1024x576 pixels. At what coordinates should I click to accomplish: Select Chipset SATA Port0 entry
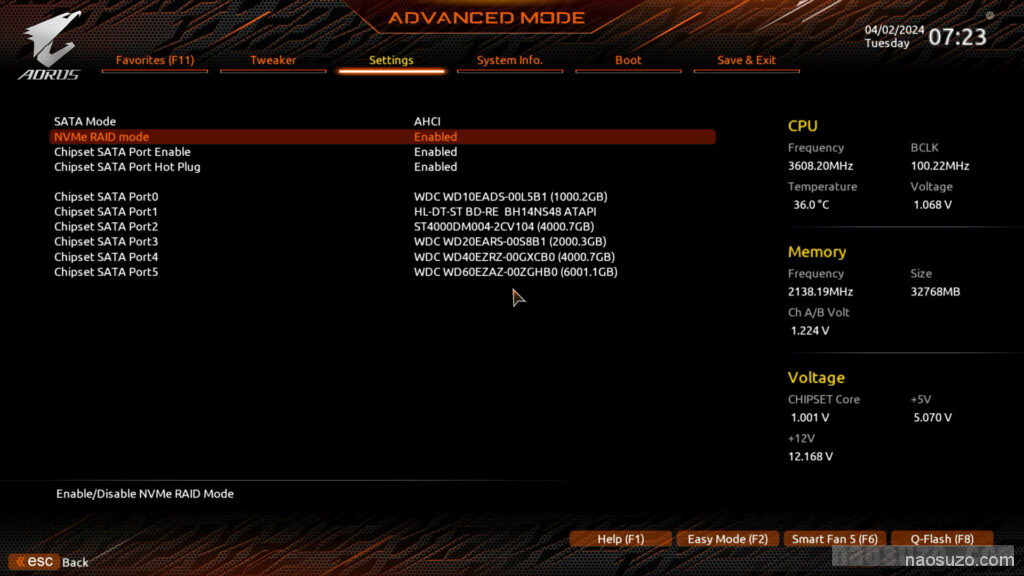(x=106, y=197)
